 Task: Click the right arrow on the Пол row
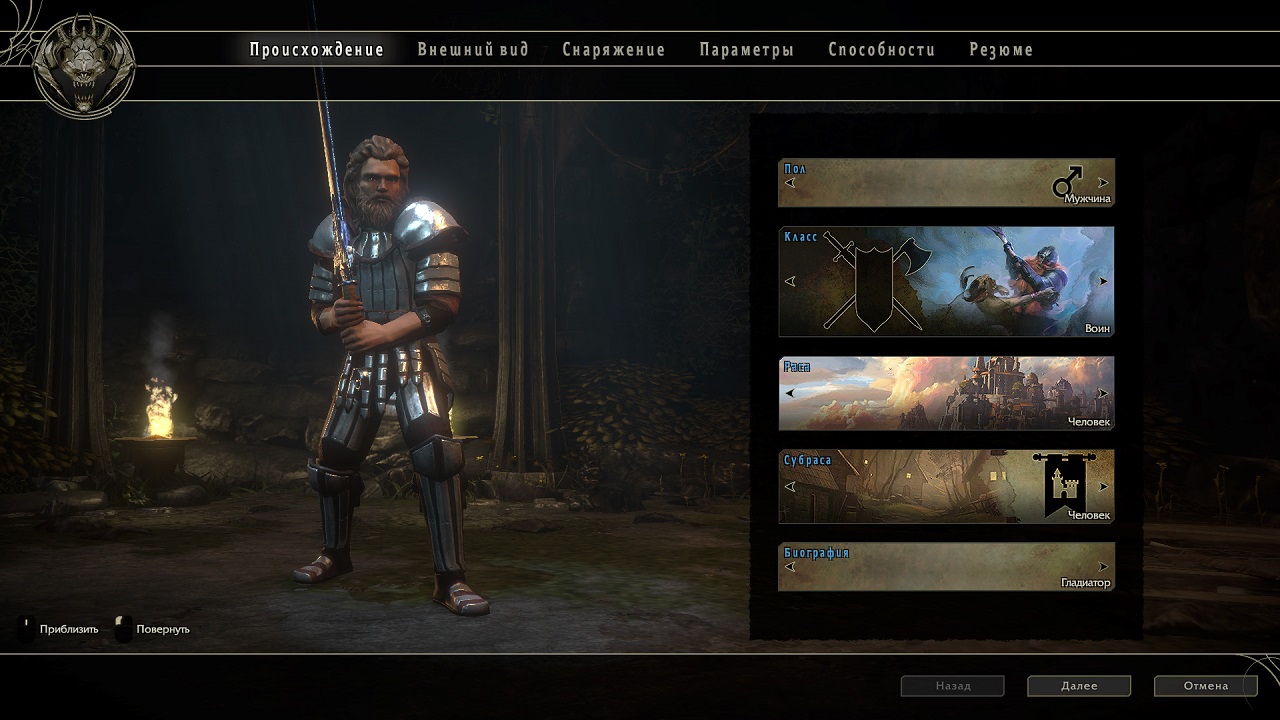click(1103, 183)
